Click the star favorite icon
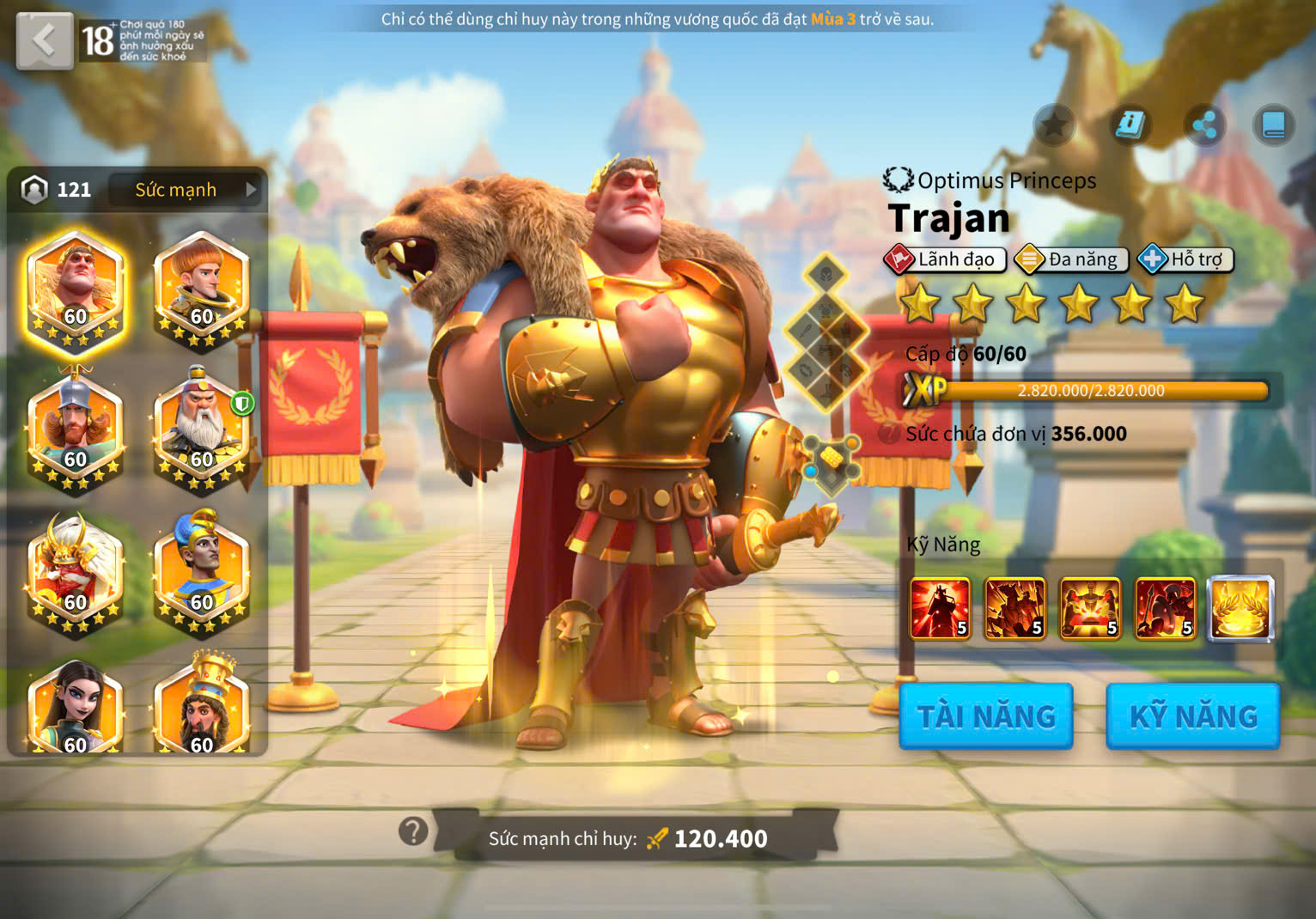Screen dimensions: 1316x919 pos(1054,126)
